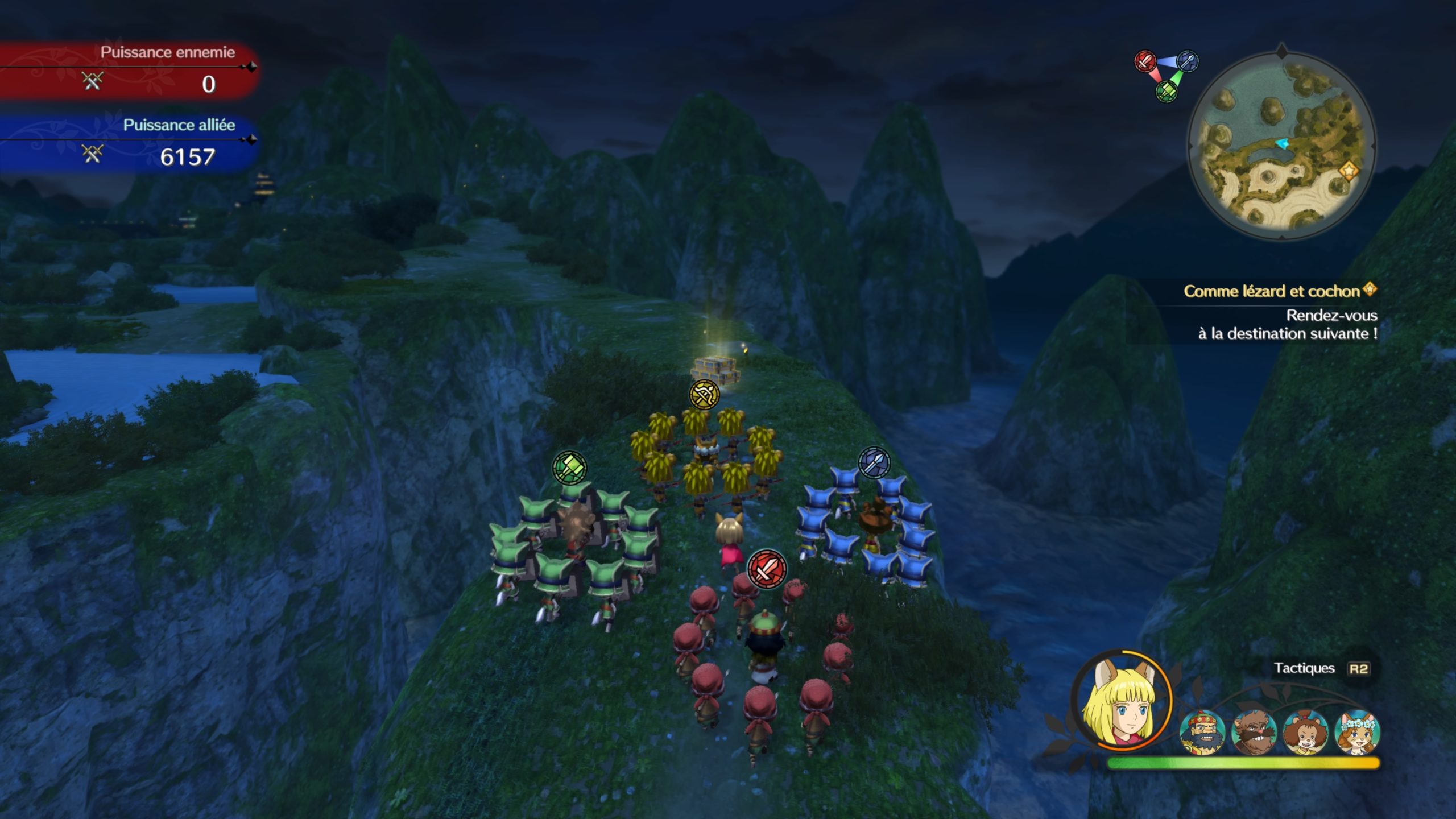Click the blue player arrow on the minimap

tap(1282, 144)
